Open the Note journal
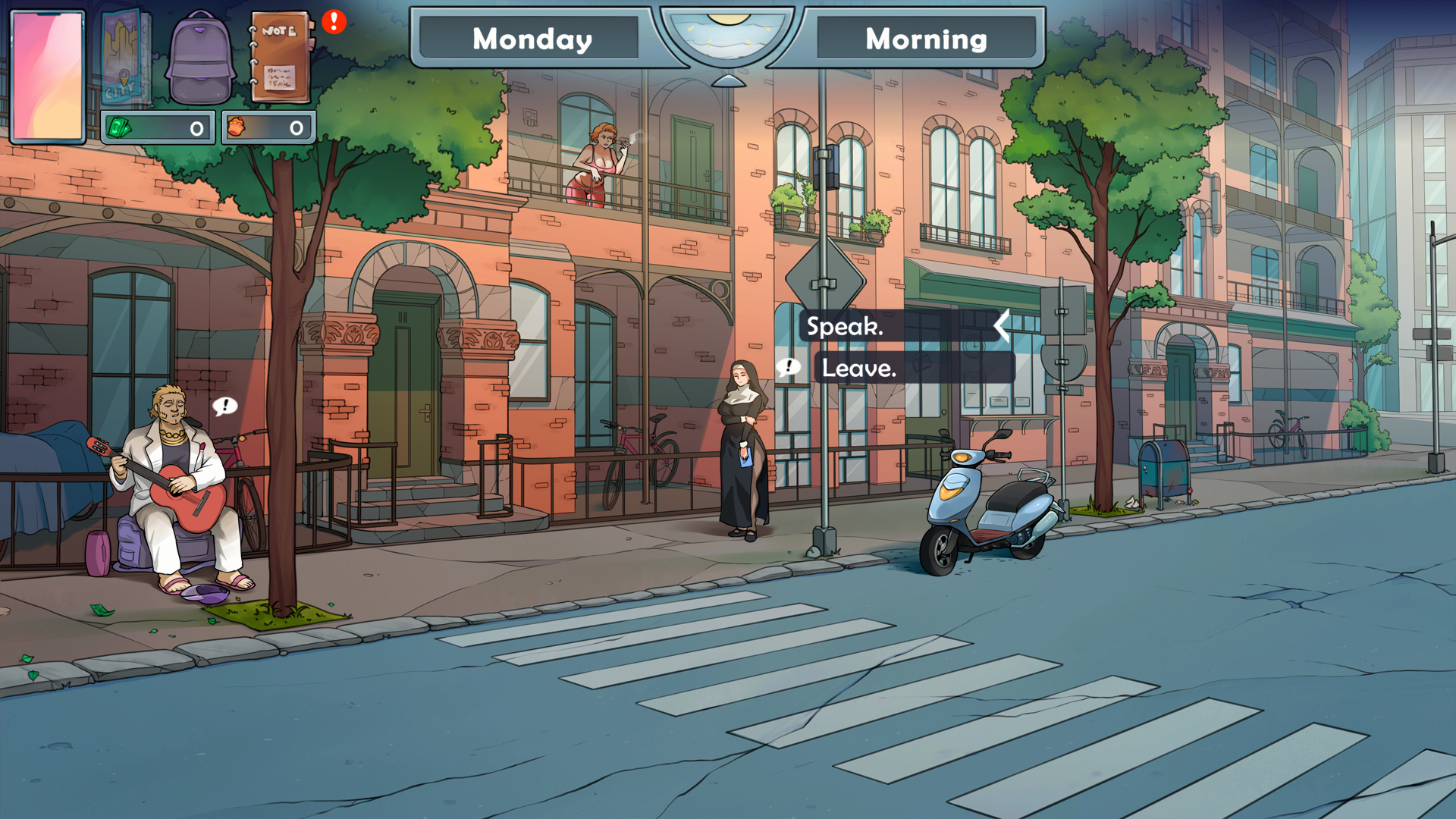This screenshot has height=819, width=1456. tap(281, 57)
